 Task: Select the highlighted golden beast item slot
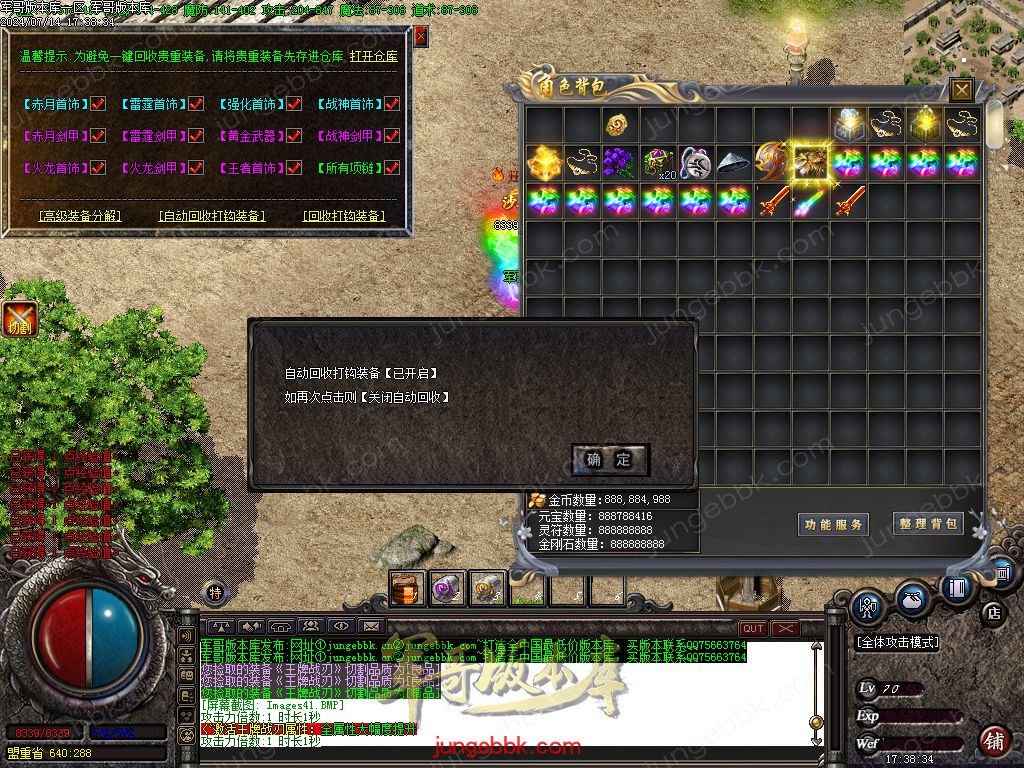tap(810, 162)
